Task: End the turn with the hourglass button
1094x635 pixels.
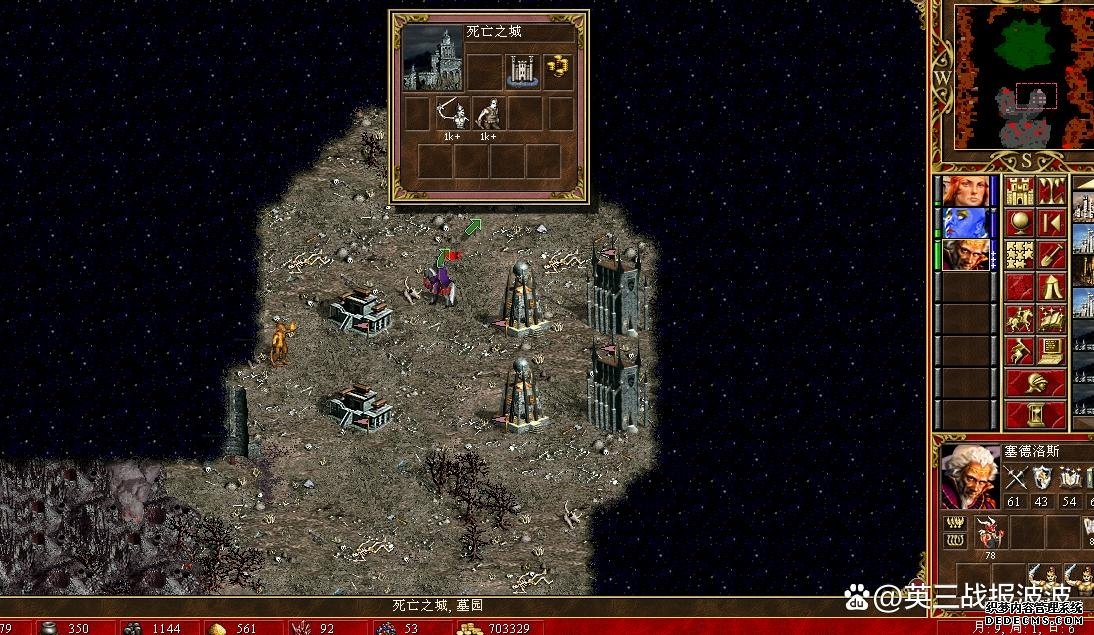Action: pos(1035,413)
